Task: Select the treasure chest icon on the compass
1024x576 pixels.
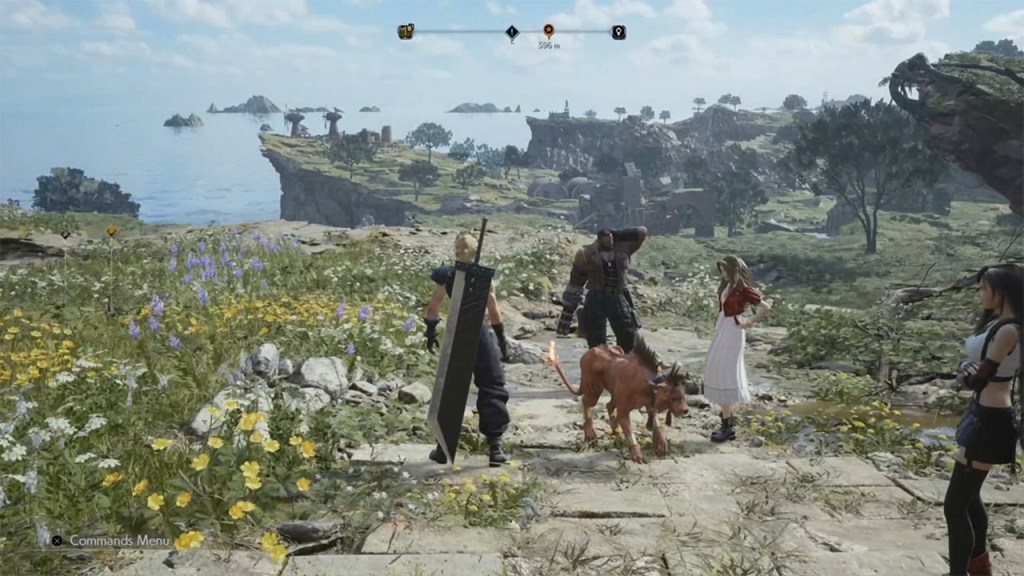Action: (x=406, y=32)
